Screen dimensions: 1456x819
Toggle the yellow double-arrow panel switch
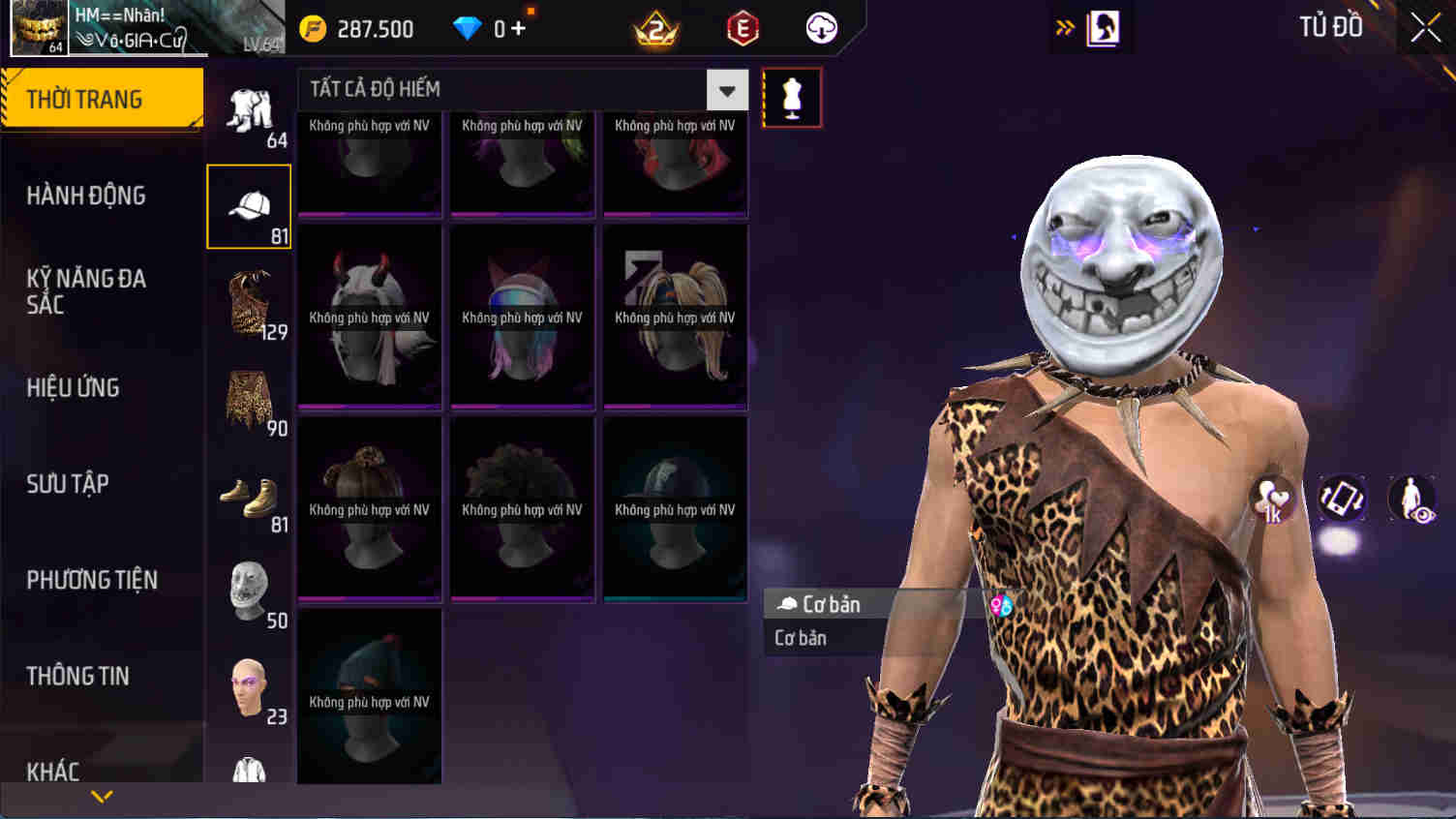coord(1065,27)
